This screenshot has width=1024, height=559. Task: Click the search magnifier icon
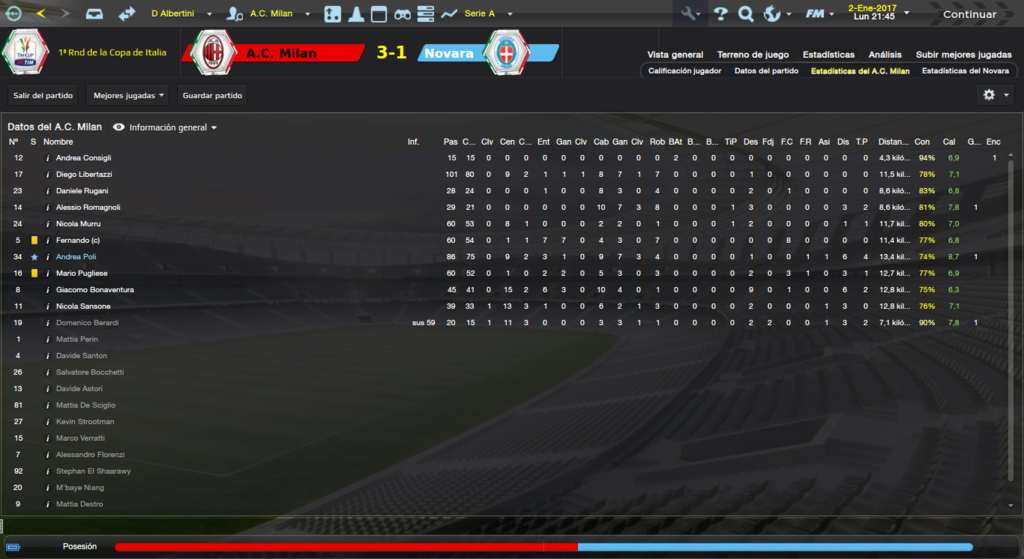(x=745, y=14)
